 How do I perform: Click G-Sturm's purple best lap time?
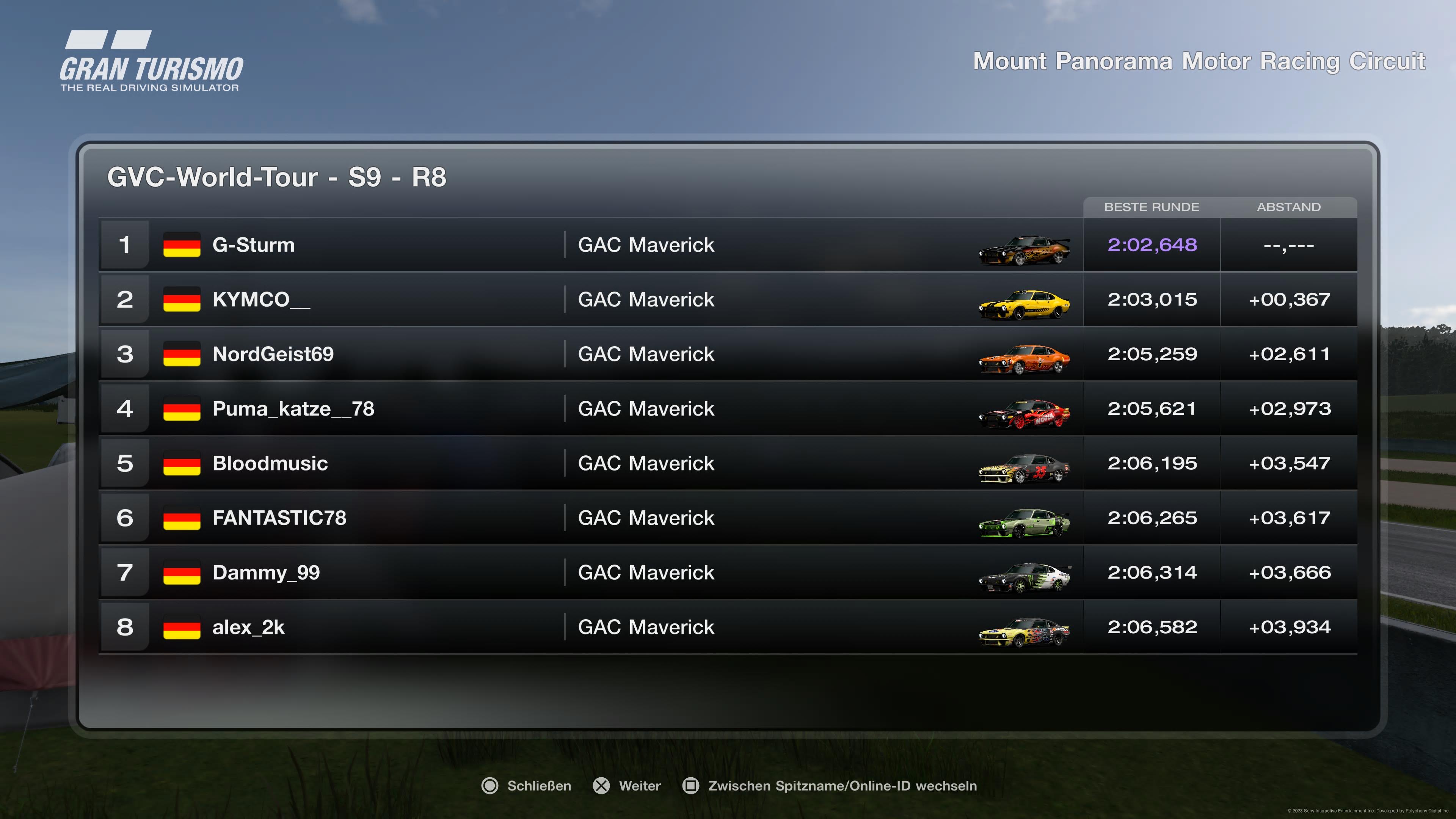(x=1152, y=245)
